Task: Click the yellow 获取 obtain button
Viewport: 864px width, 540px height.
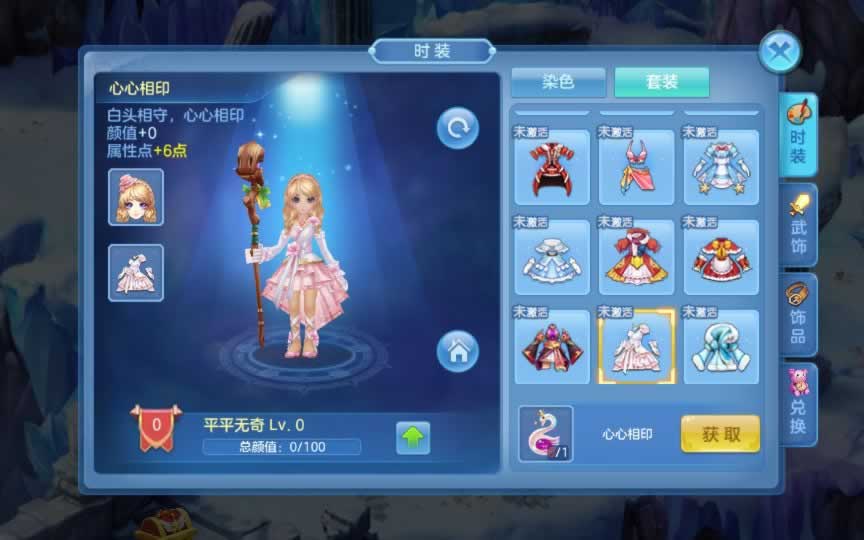Action: (720, 434)
